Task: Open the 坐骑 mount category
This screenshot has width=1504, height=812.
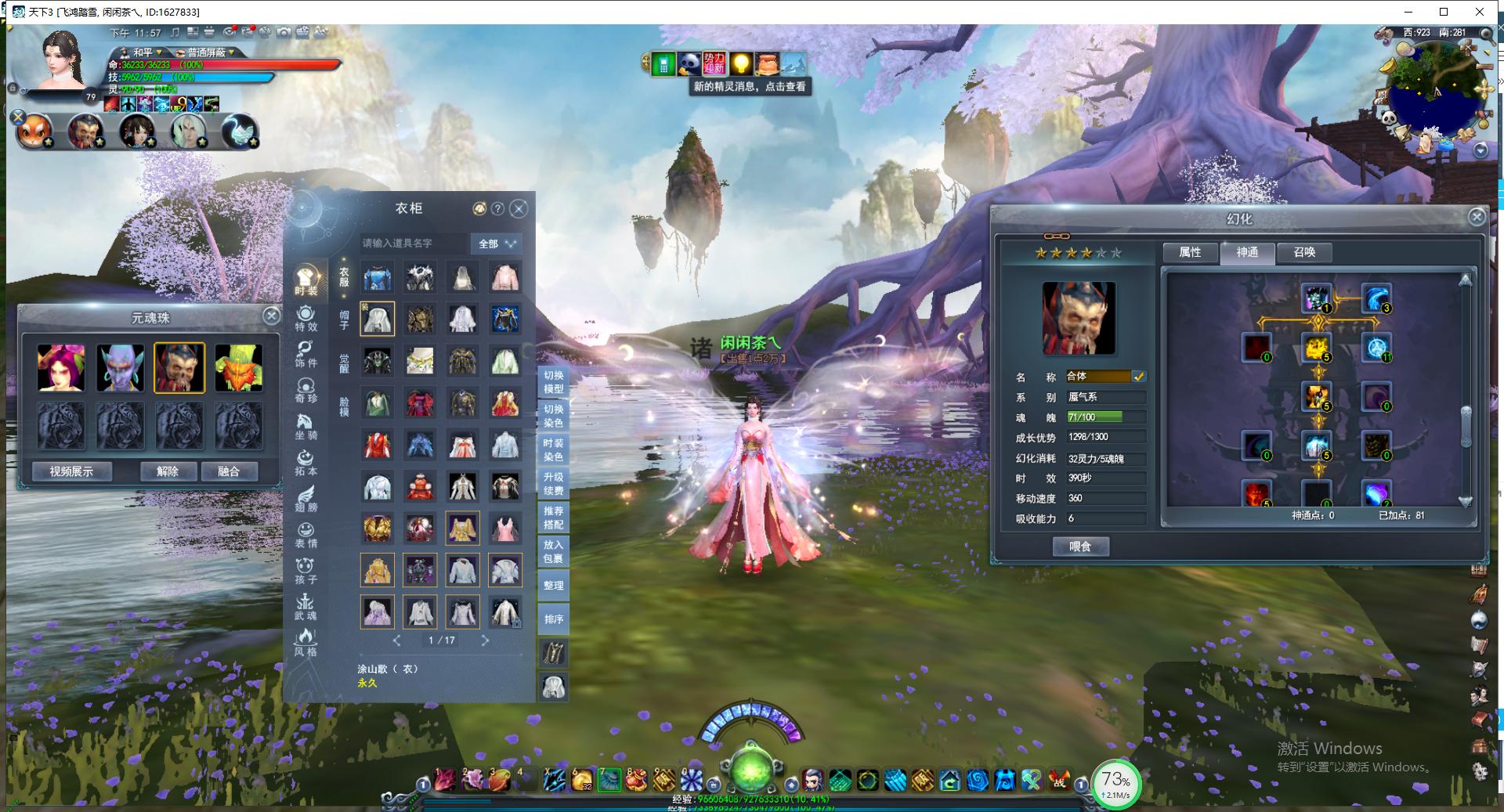Action: [x=305, y=427]
